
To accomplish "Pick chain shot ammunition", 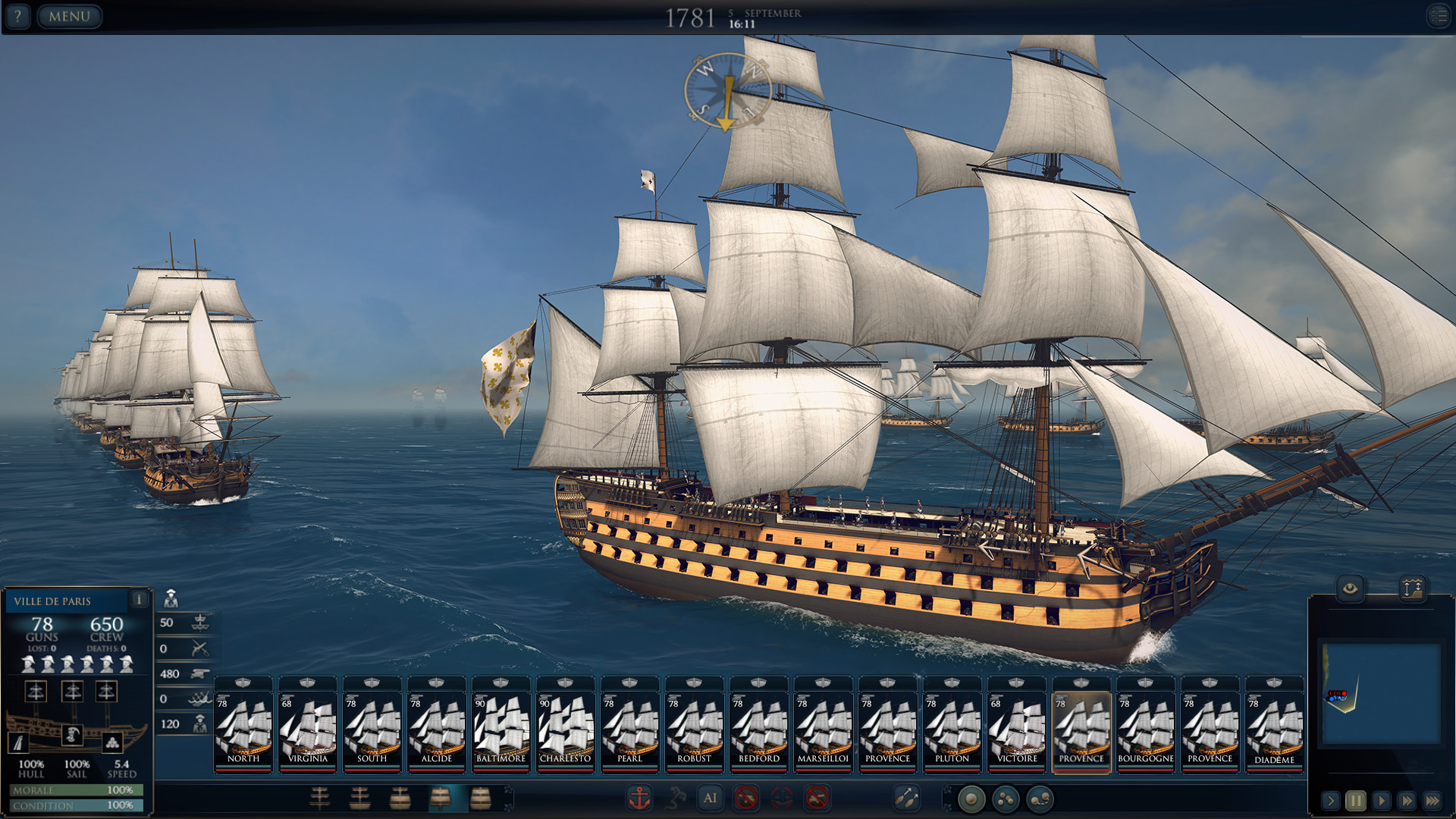I will [x=1040, y=799].
